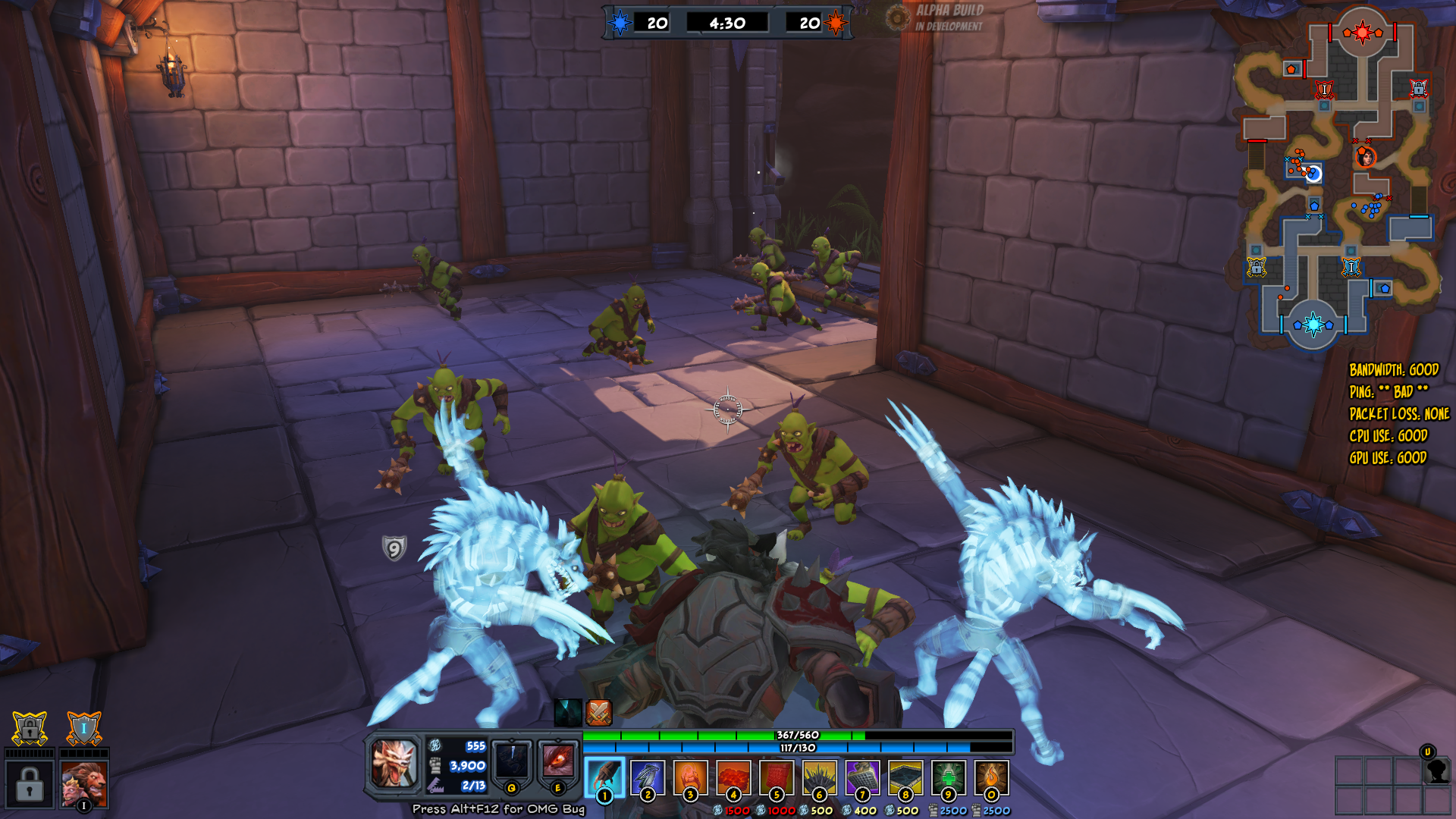1456x819 pixels.
Task: Trigger the E red eye ability
Action: tap(558, 762)
